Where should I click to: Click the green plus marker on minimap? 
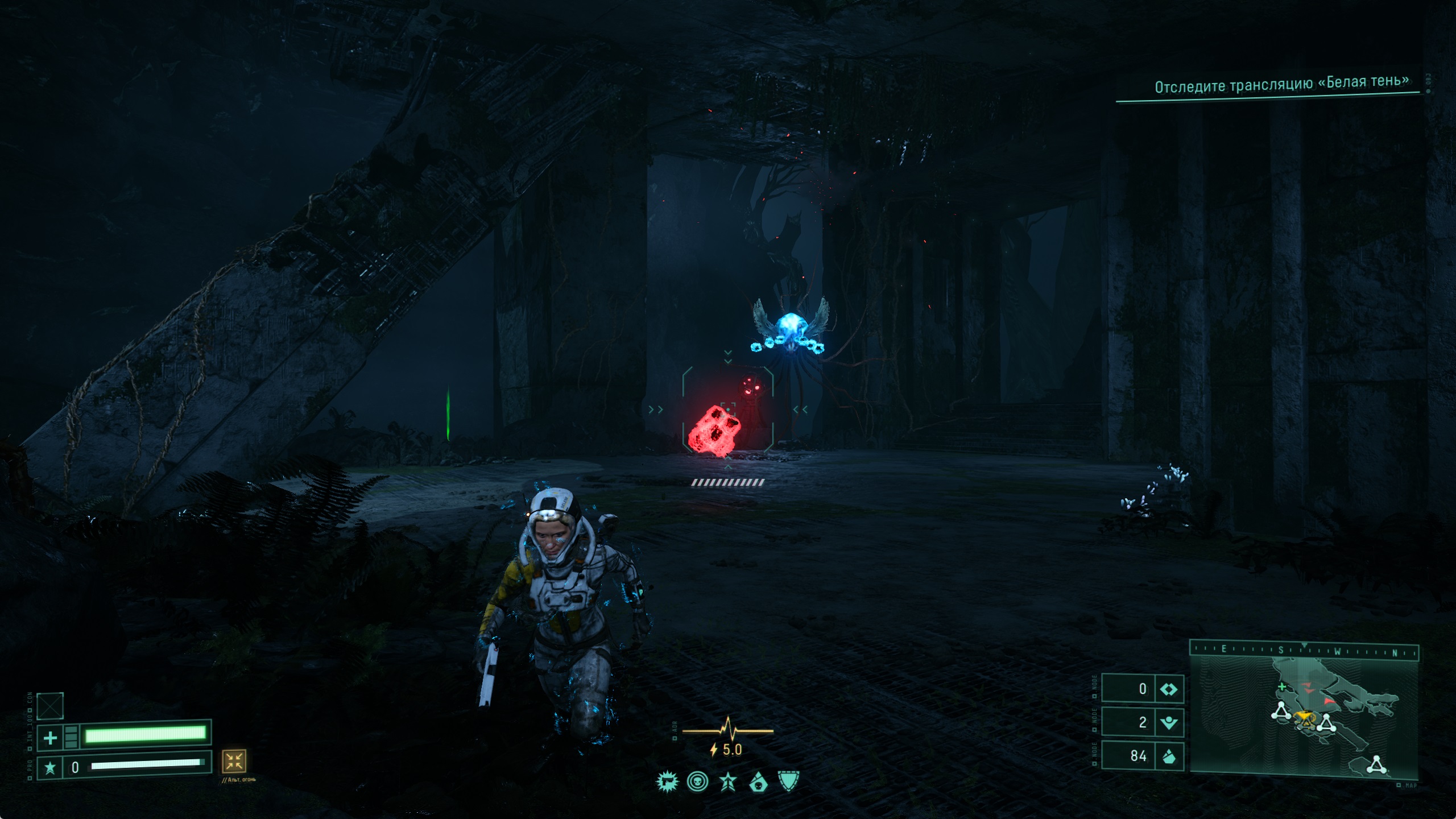click(1282, 687)
